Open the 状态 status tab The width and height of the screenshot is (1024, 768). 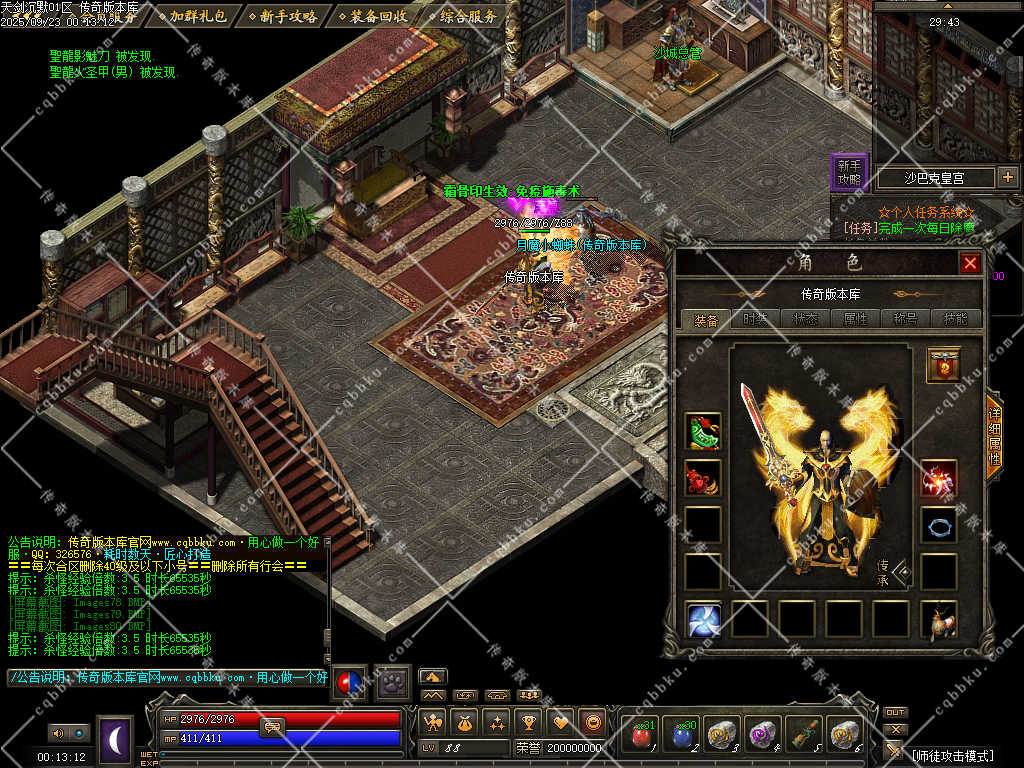pyautogui.click(x=804, y=319)
